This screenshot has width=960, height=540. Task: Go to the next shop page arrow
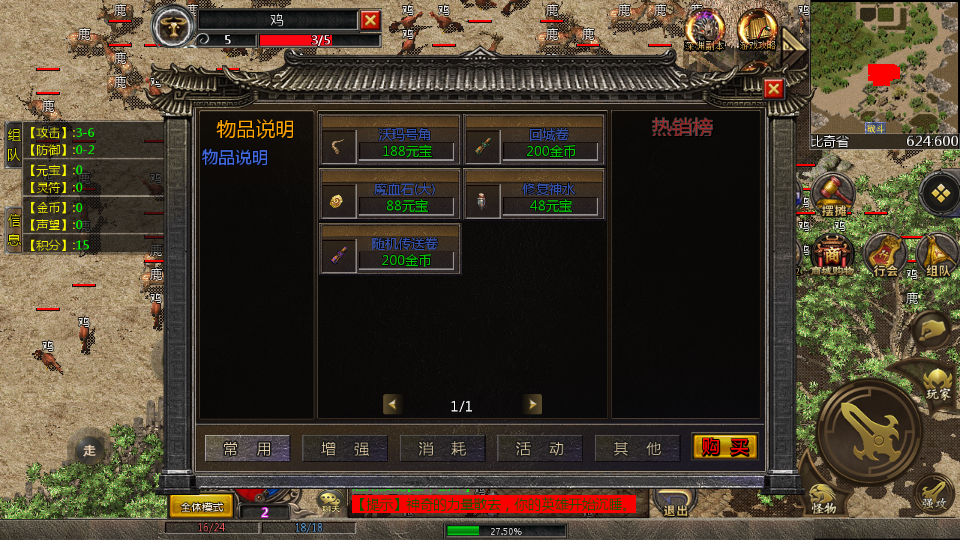click(x=533, y=404)
